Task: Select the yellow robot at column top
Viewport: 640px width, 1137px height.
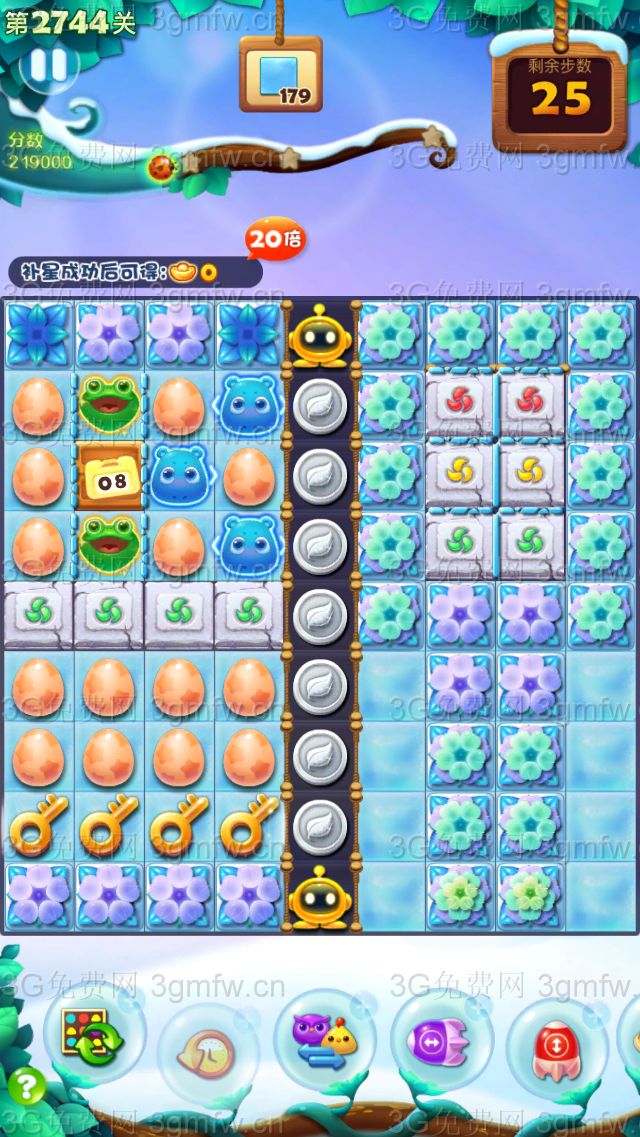Action: [319, 336]
